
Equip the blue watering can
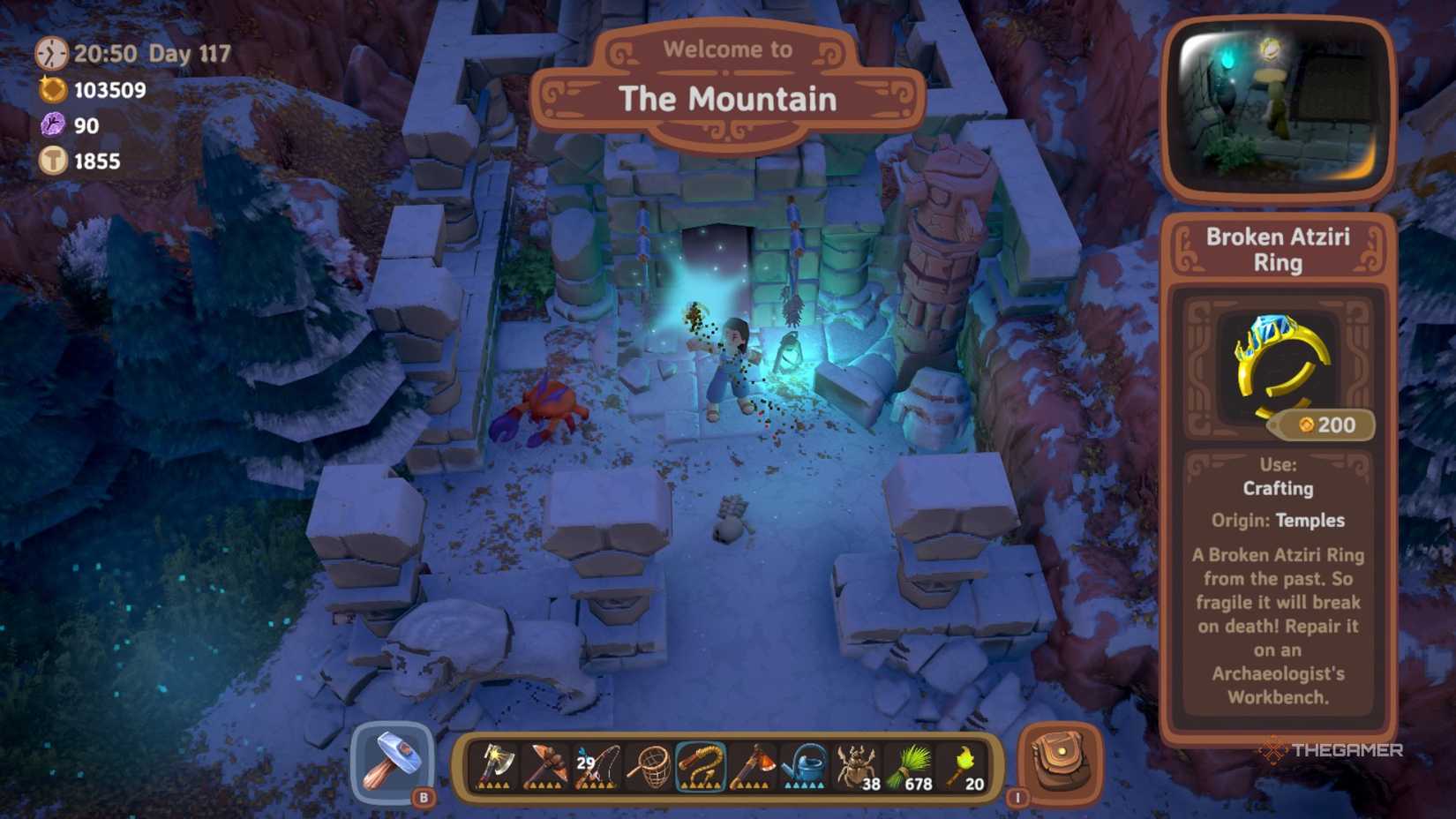805,766
